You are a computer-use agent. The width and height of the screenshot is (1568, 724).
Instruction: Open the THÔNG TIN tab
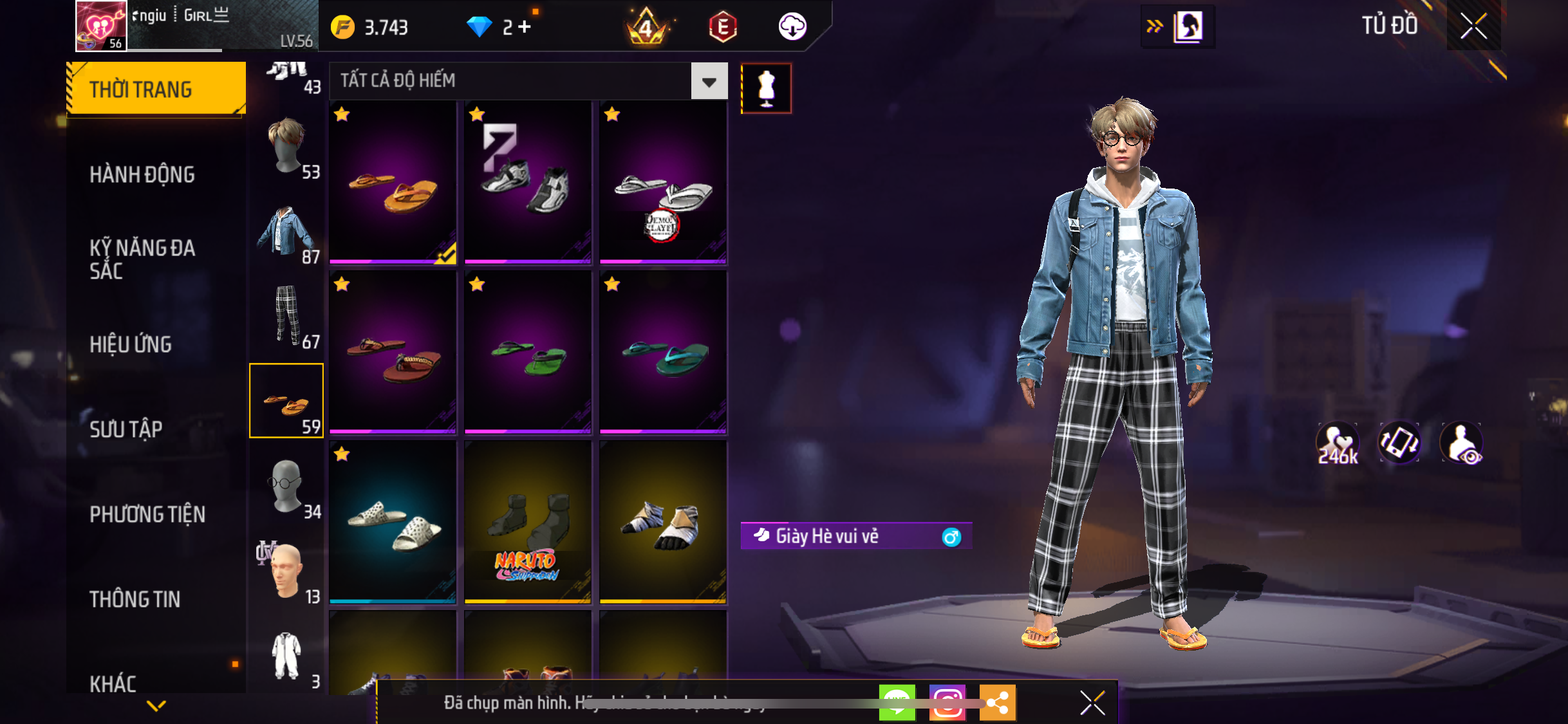[x=135, y=599]
